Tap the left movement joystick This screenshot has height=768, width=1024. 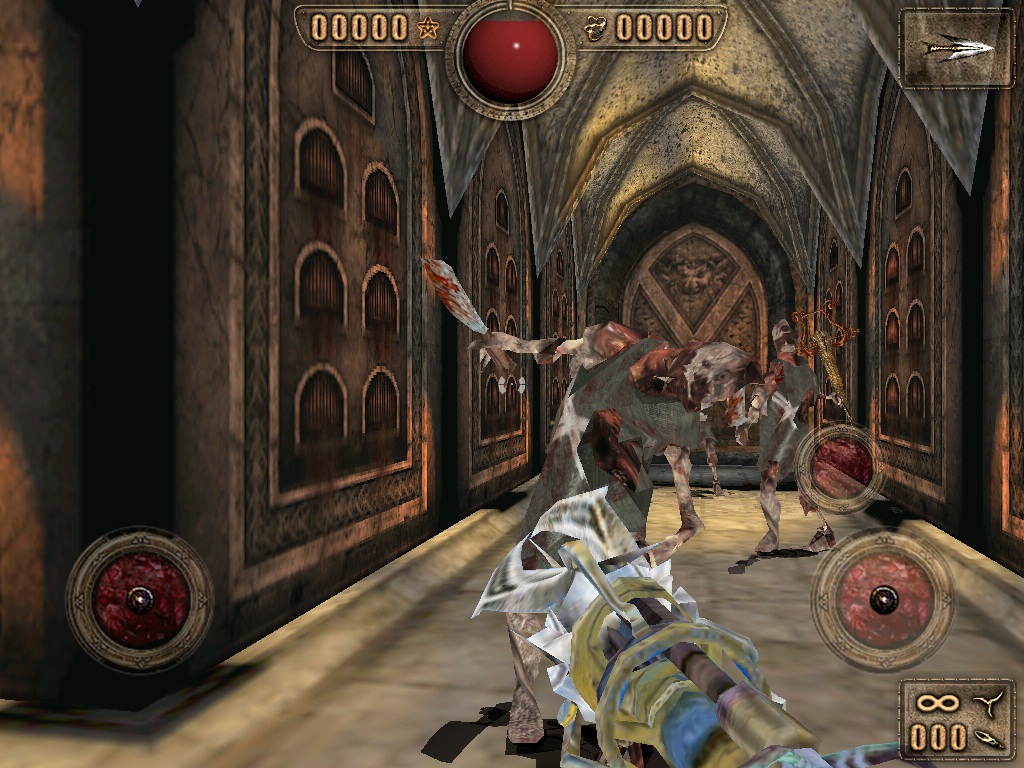pyautogui.click(x=140, y=598)
